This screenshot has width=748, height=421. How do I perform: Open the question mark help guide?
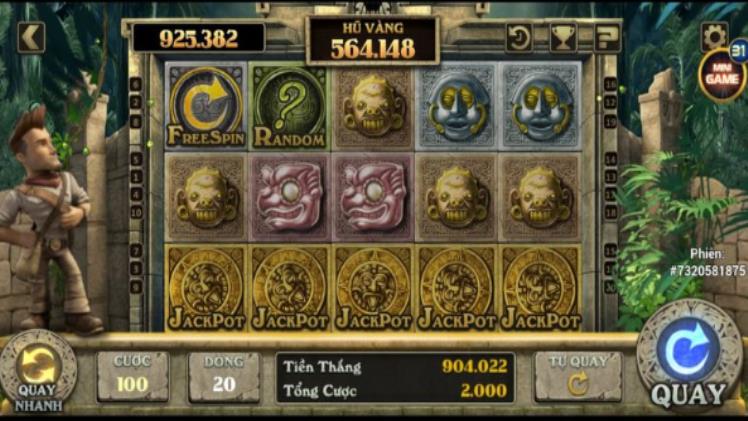point(606,38)
